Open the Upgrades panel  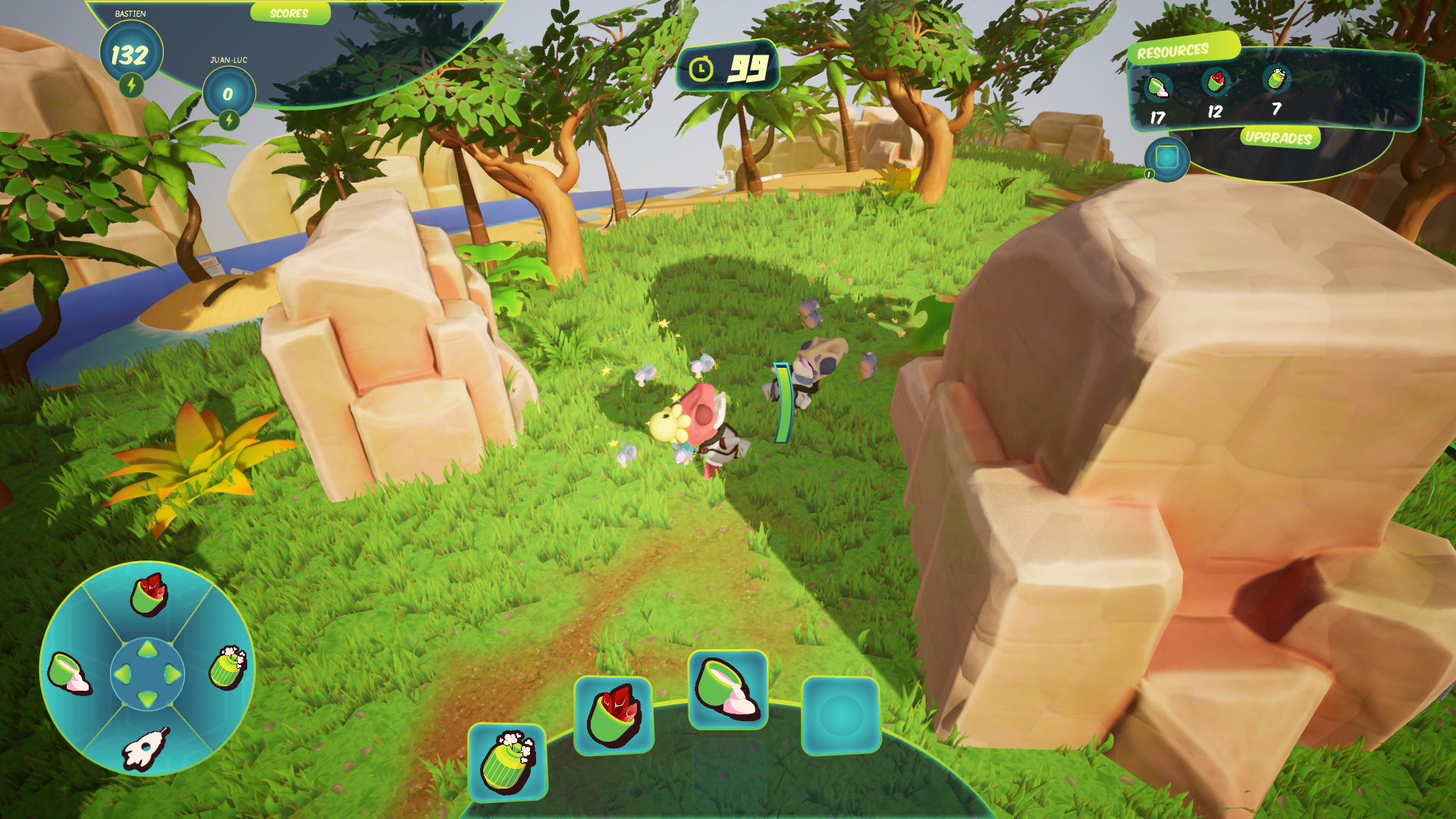(1279, 137)
